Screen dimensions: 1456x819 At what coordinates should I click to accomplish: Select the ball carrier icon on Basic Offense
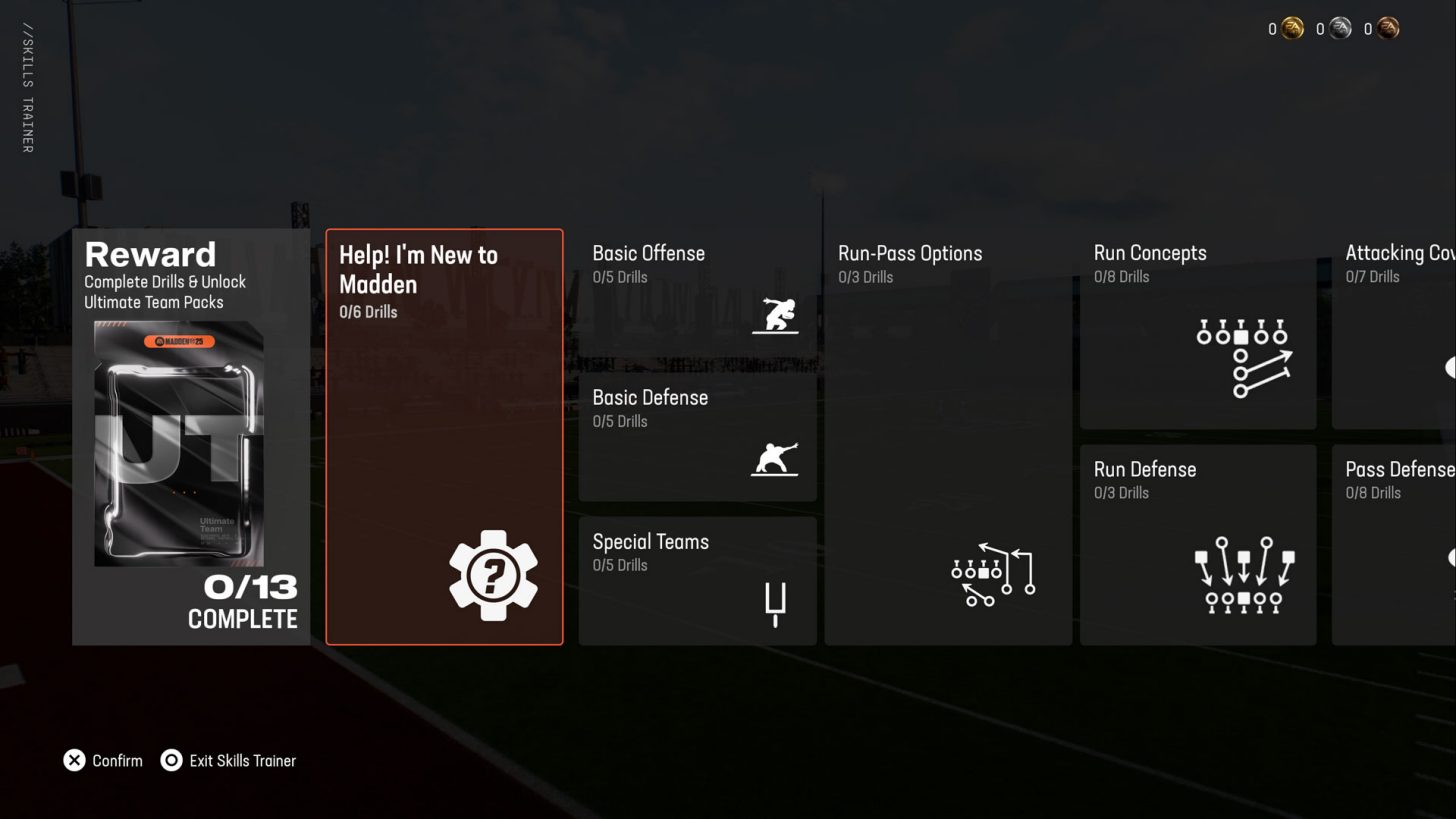776,315
